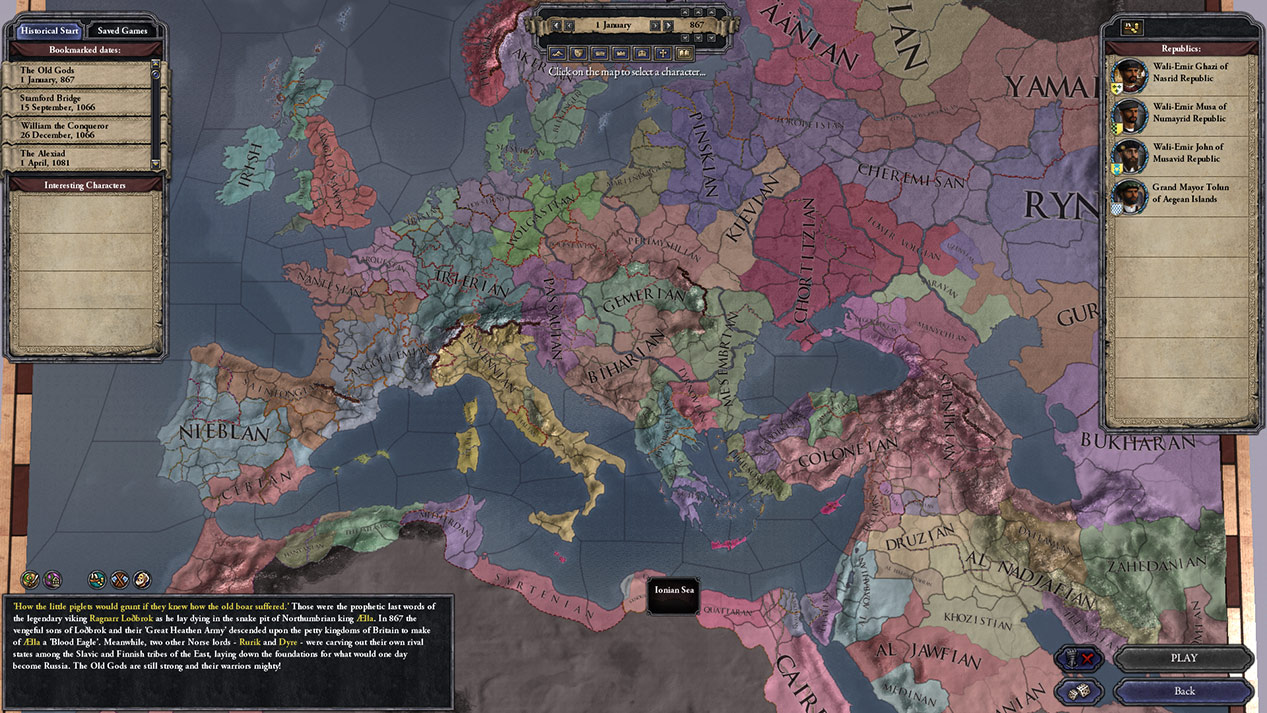Go Back to the previous menu
The width and height of the screenshot is (1267, 713).
(1183, 691)
